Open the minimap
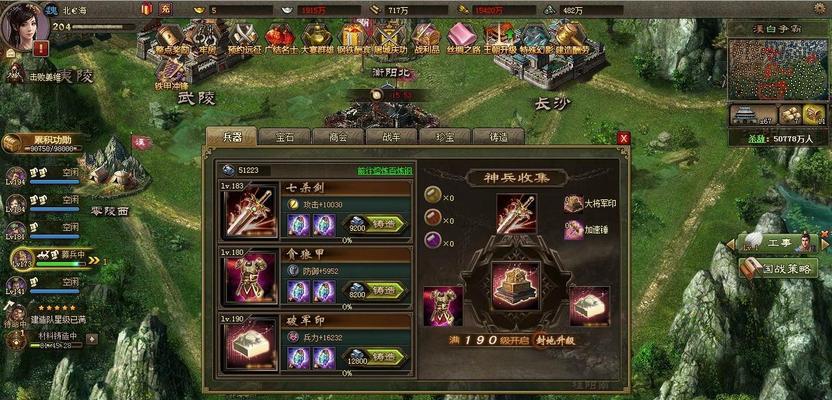 (x=776, y=70)
